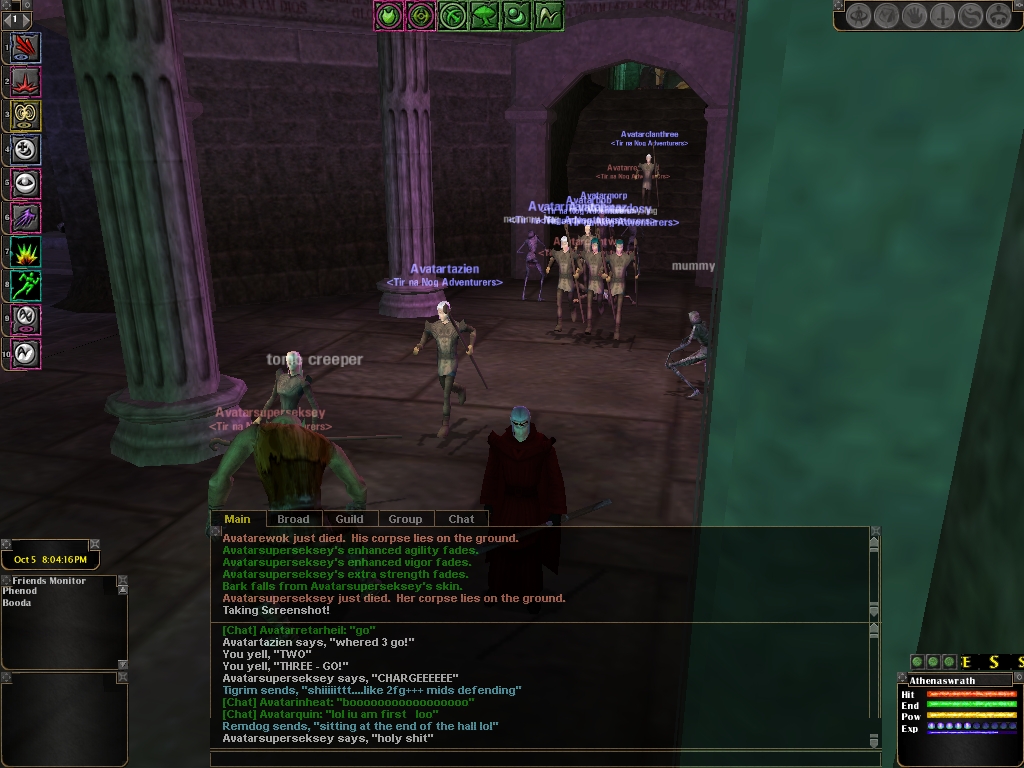The image size is (1024, 768).
Task: Use the red spiky burst ability in slot 2
Action: tap(26, 81)
